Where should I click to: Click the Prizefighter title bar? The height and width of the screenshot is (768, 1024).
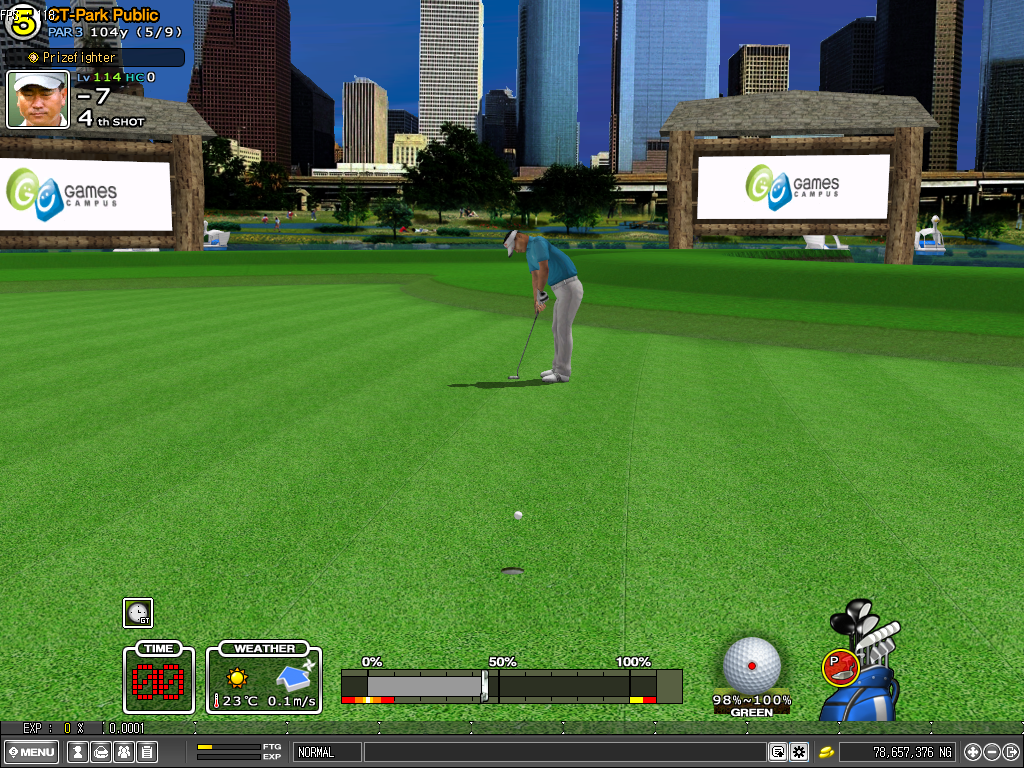click(95, 58)
